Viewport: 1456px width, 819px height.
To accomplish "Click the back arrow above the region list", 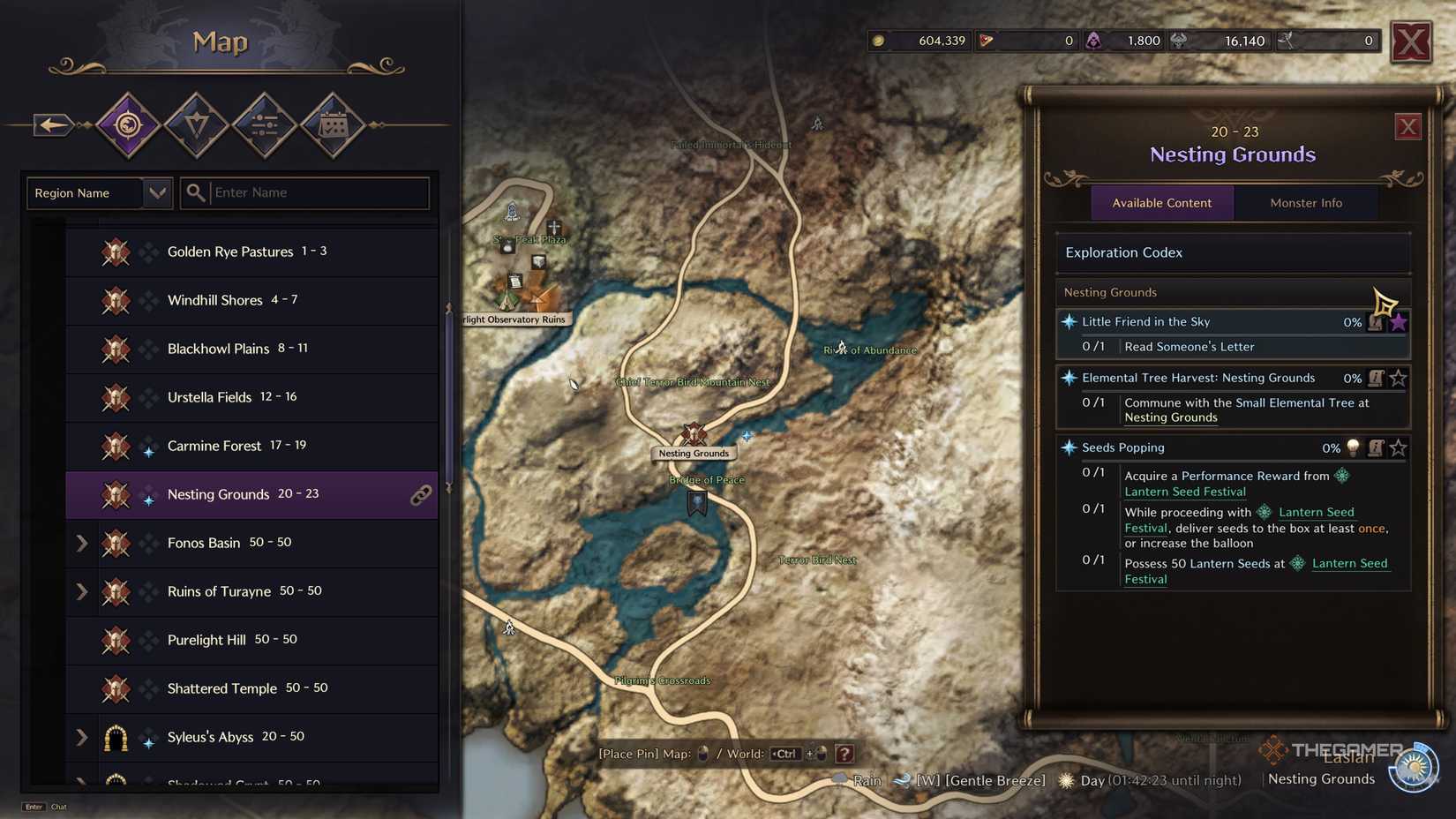I will [53, 124].
